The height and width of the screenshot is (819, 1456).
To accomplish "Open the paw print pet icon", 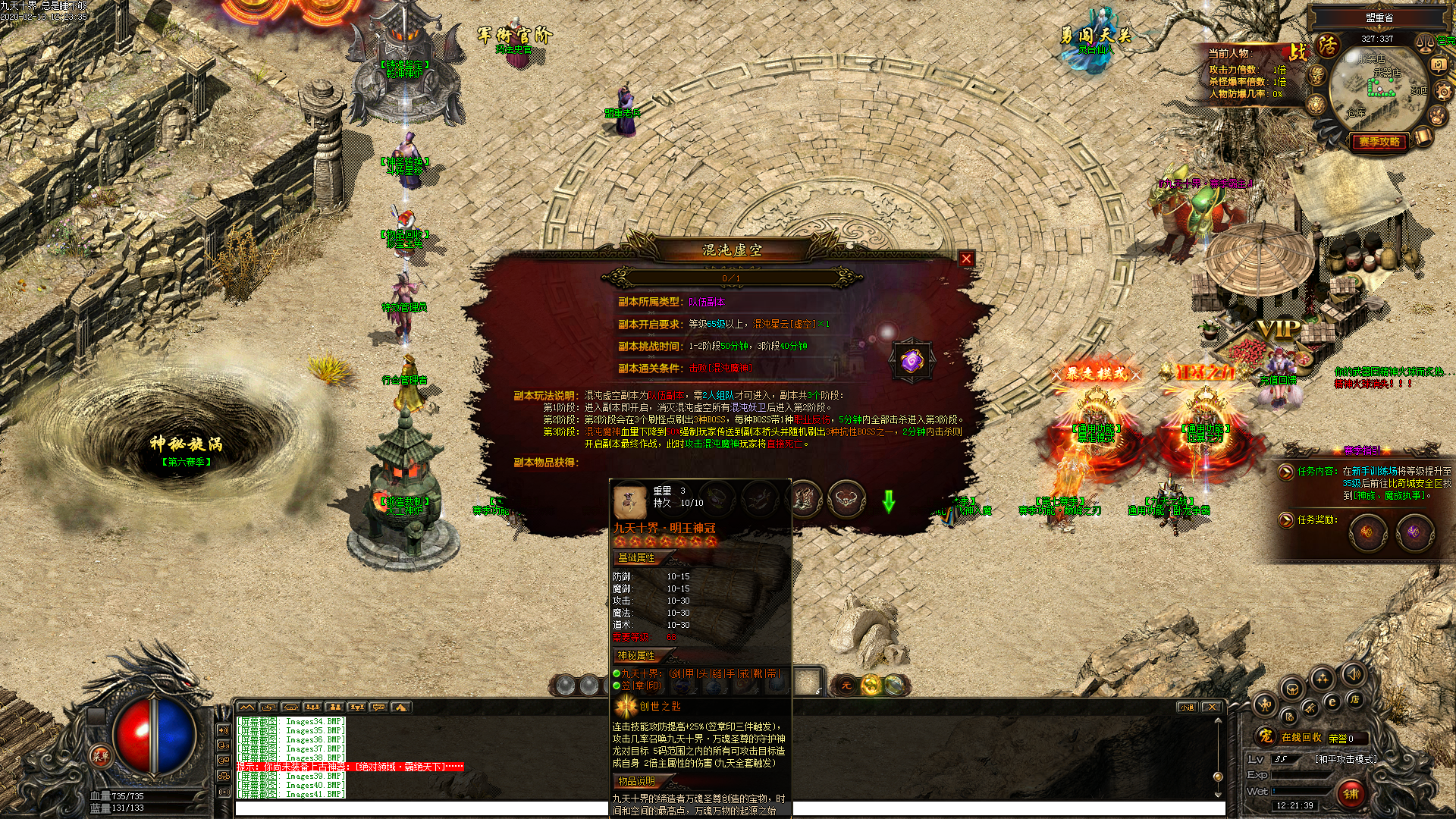I will tap(1437, 115).
